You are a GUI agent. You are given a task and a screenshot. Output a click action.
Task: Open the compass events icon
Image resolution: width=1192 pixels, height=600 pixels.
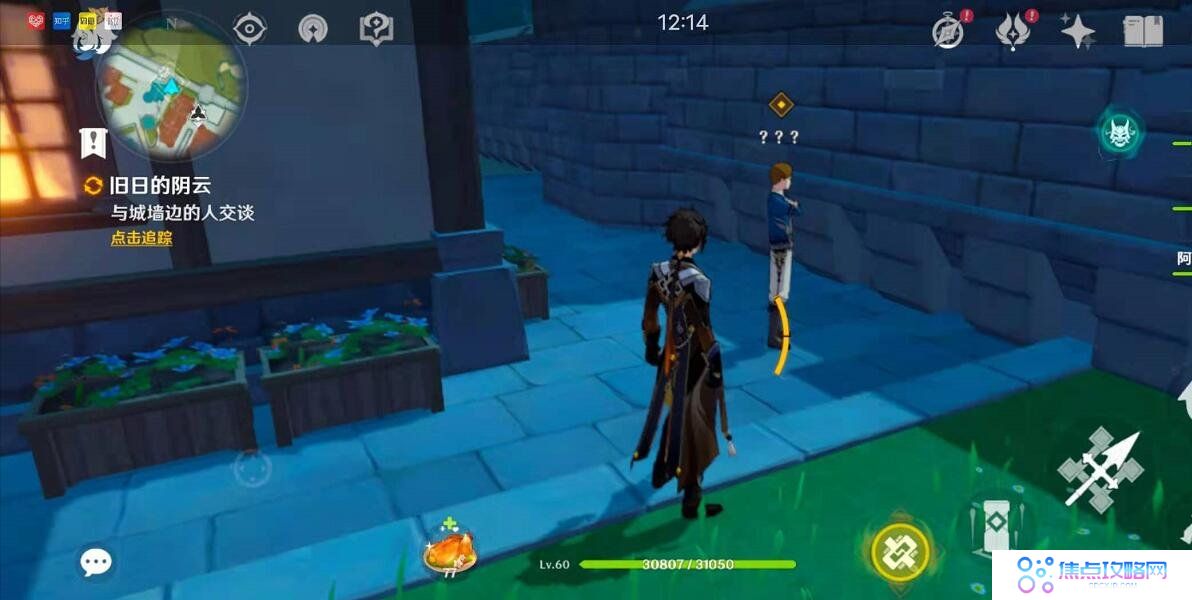tap(948, 31)
